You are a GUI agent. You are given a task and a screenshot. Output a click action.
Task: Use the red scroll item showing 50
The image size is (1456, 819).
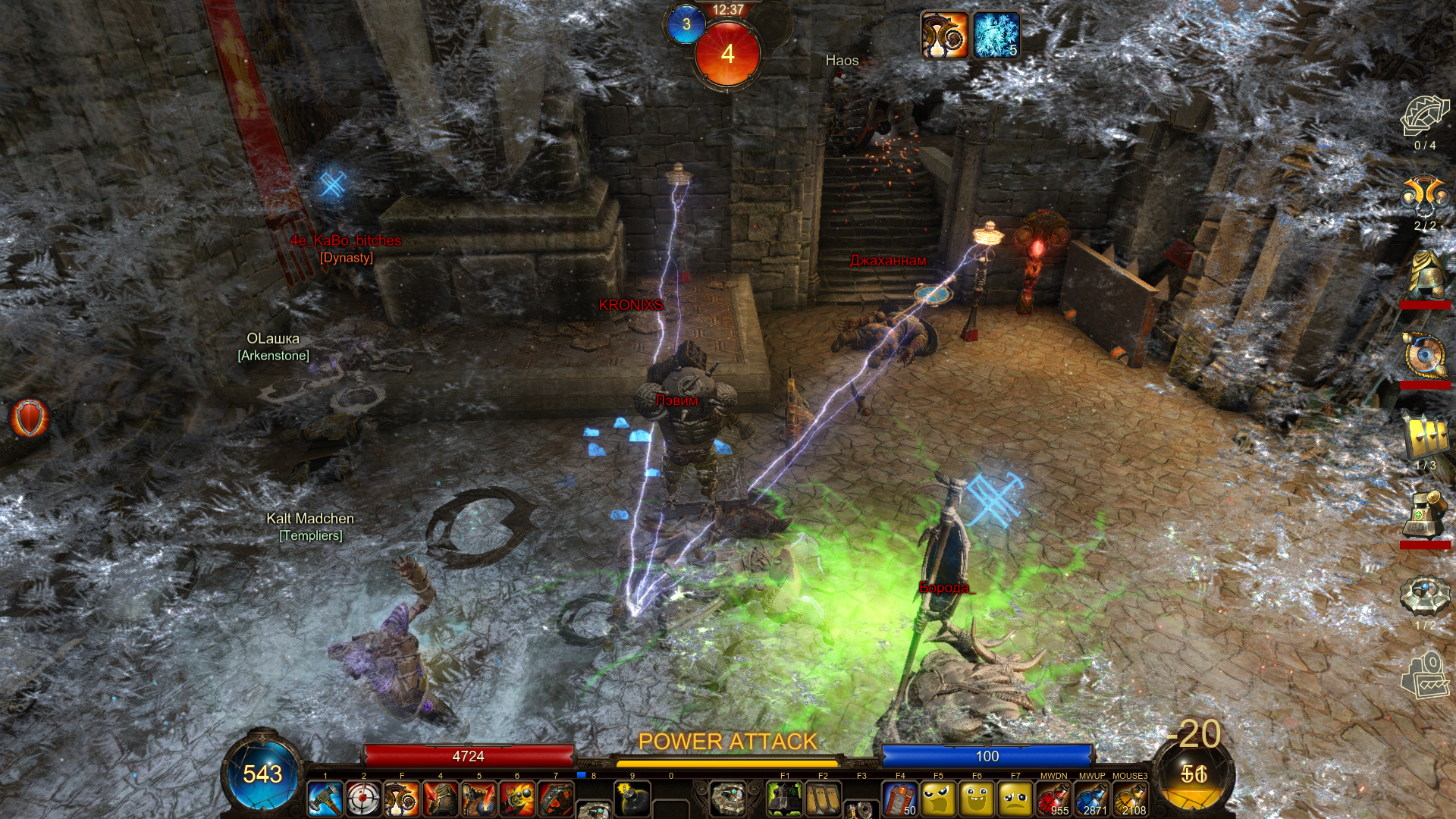900,799
